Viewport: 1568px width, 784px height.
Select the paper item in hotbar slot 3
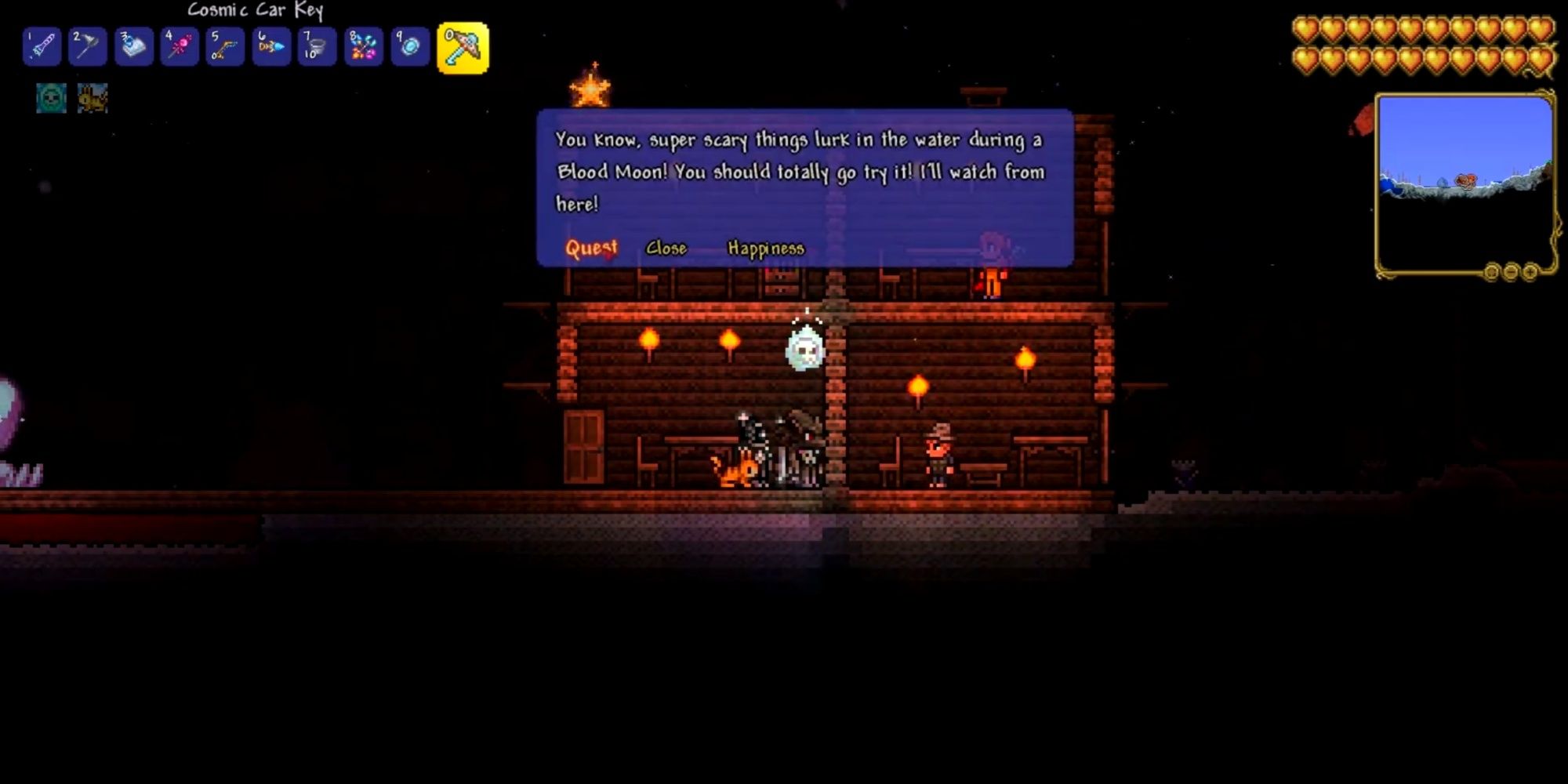click(134, 47)
